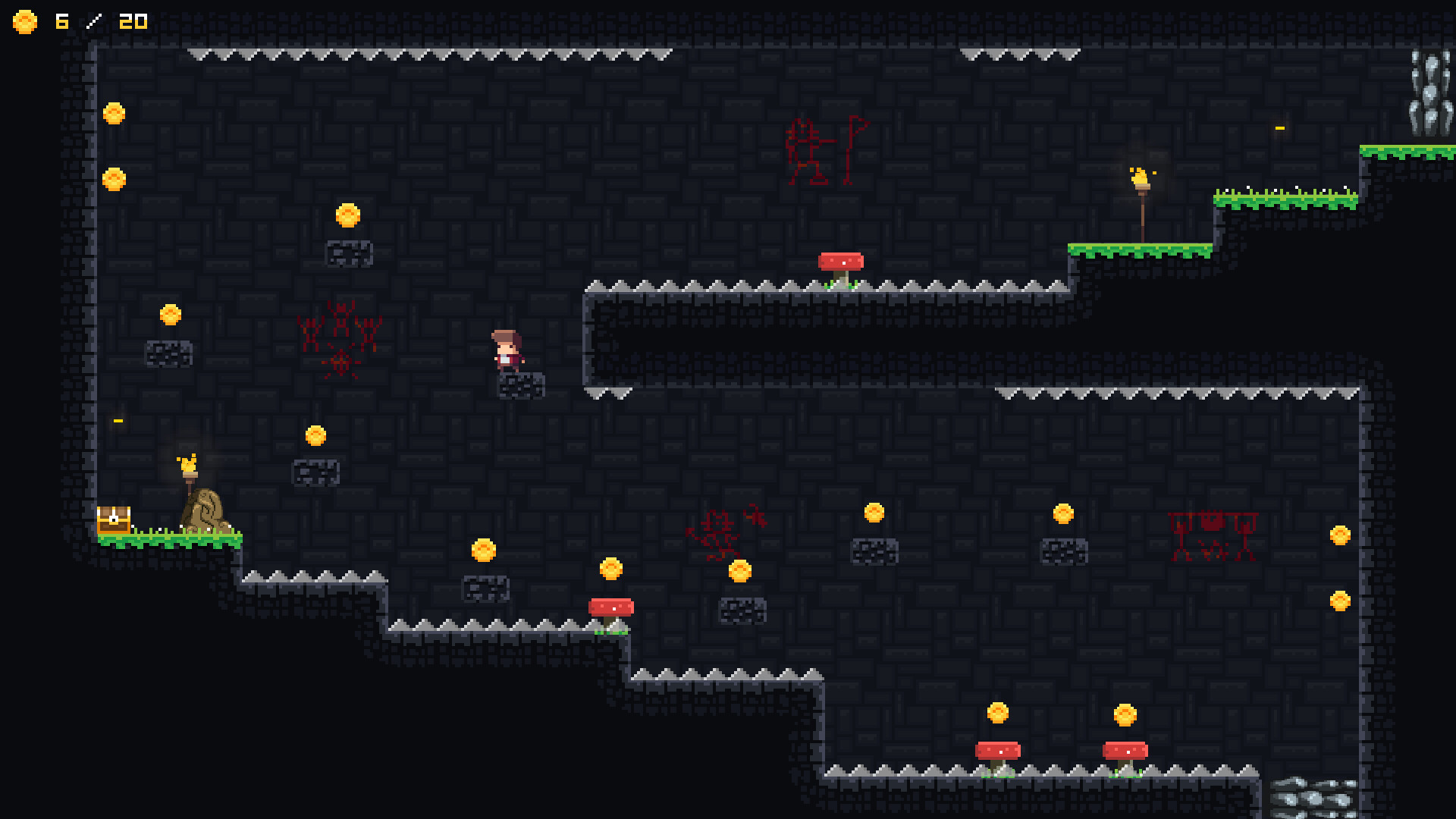Image resolution: width=1456 pixels, height=819 pixels.
Task: Collect the coin below the red spider drawings
Action: [315, 434]
